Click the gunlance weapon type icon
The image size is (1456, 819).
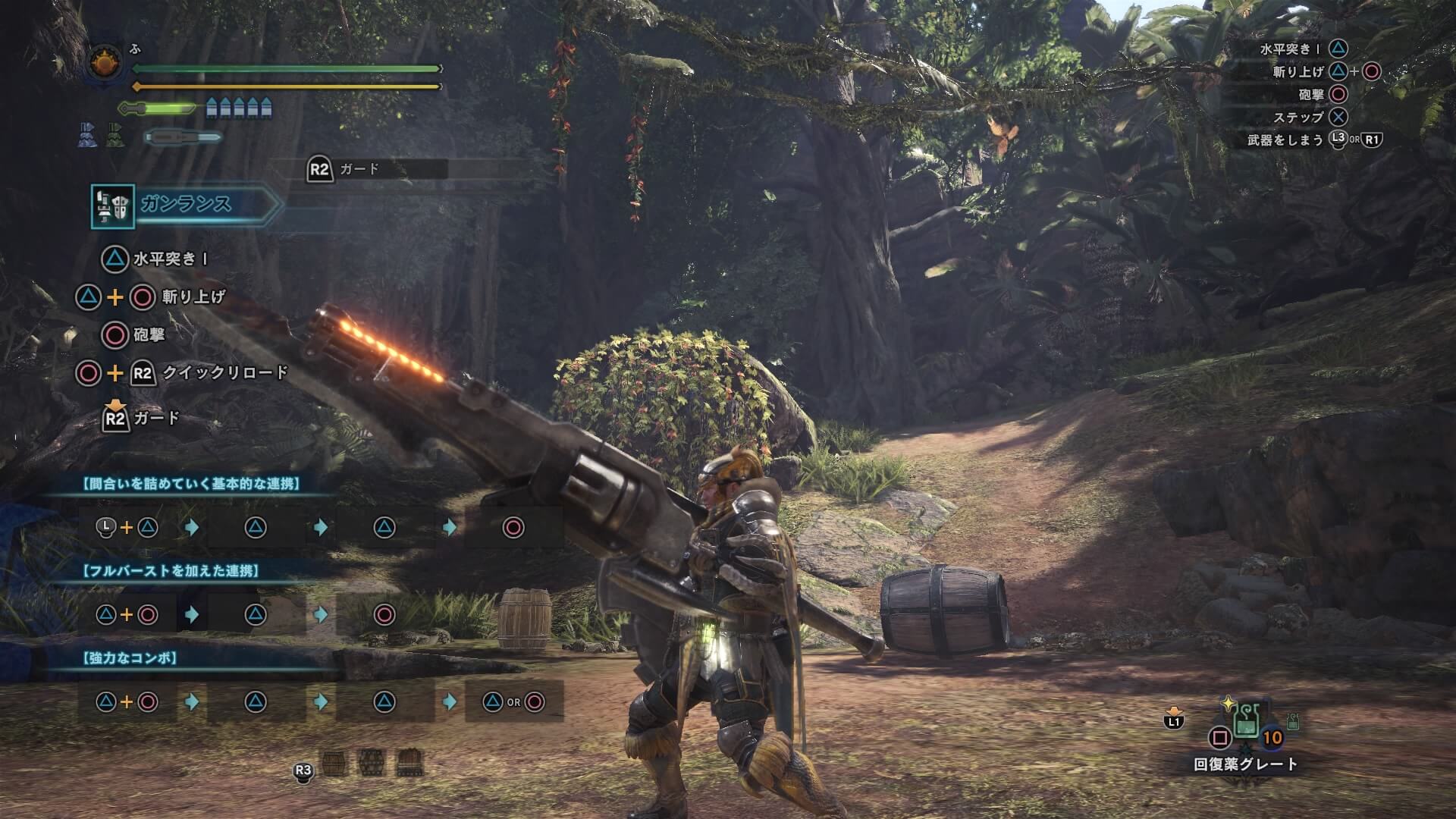click(113, 206)
